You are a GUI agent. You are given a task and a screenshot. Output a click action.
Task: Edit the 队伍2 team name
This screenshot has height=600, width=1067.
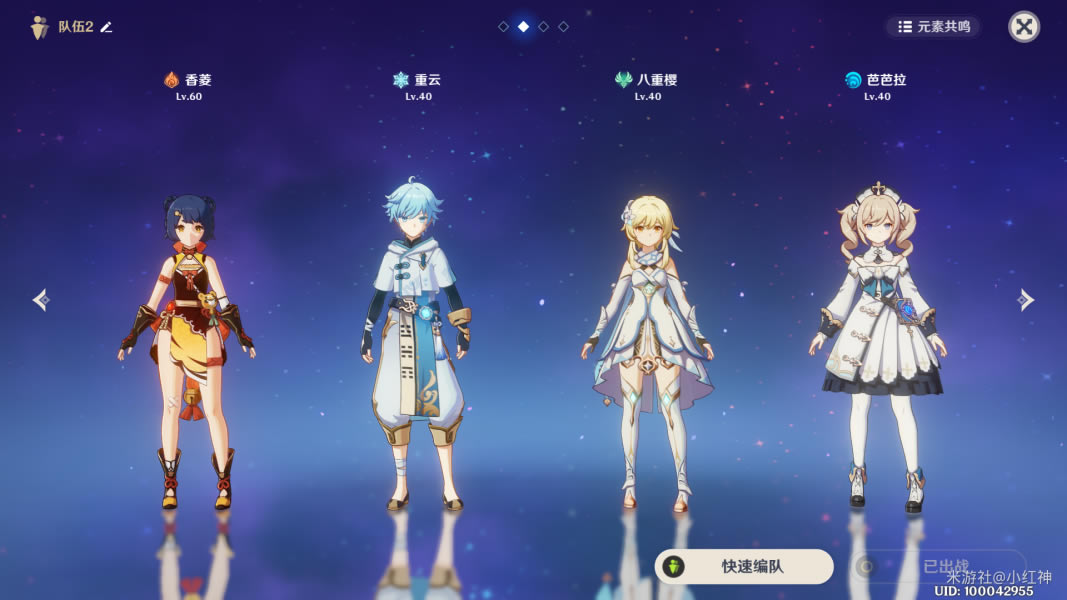(107, 27)
